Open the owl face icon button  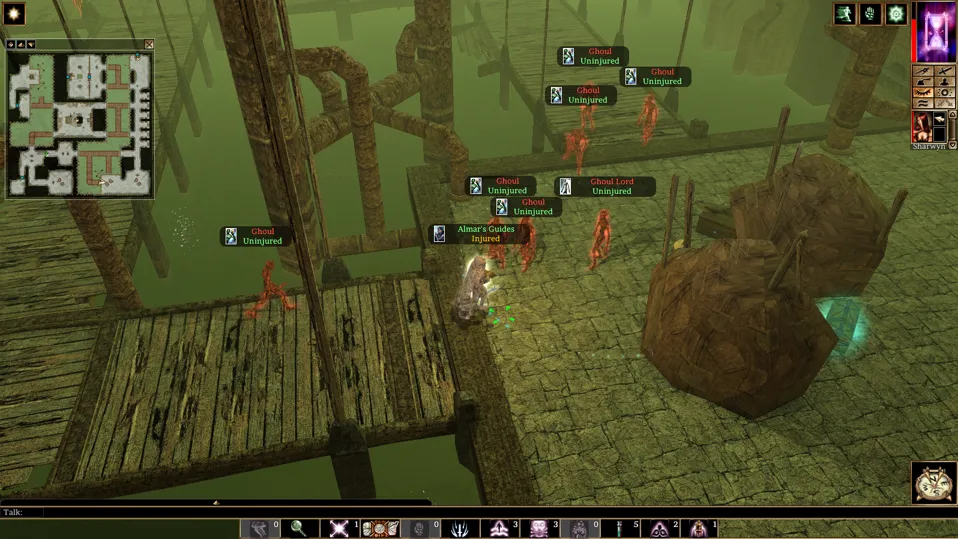coord(934,483)
